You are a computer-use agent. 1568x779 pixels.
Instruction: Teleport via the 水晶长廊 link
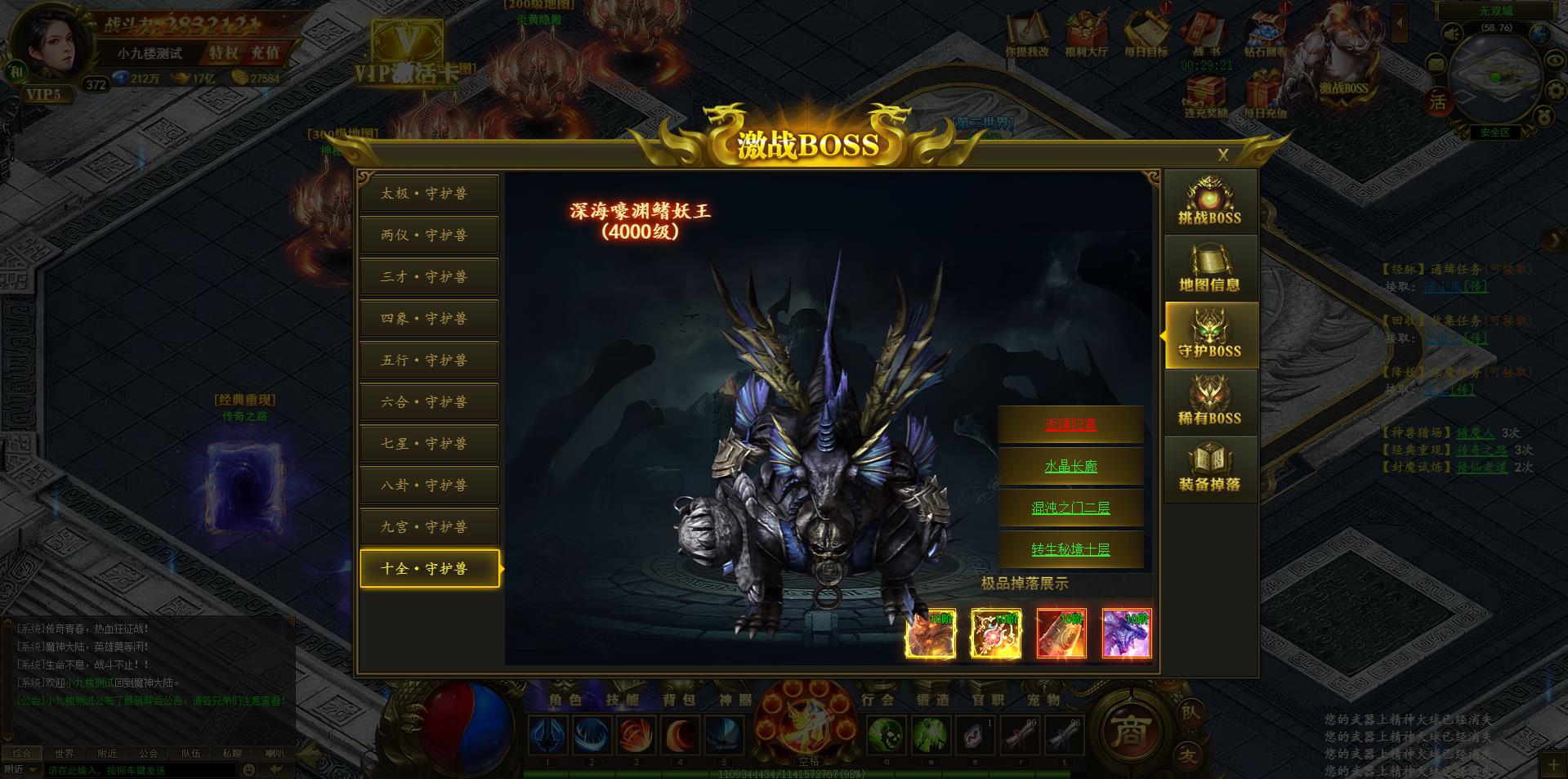point(1070,466)
